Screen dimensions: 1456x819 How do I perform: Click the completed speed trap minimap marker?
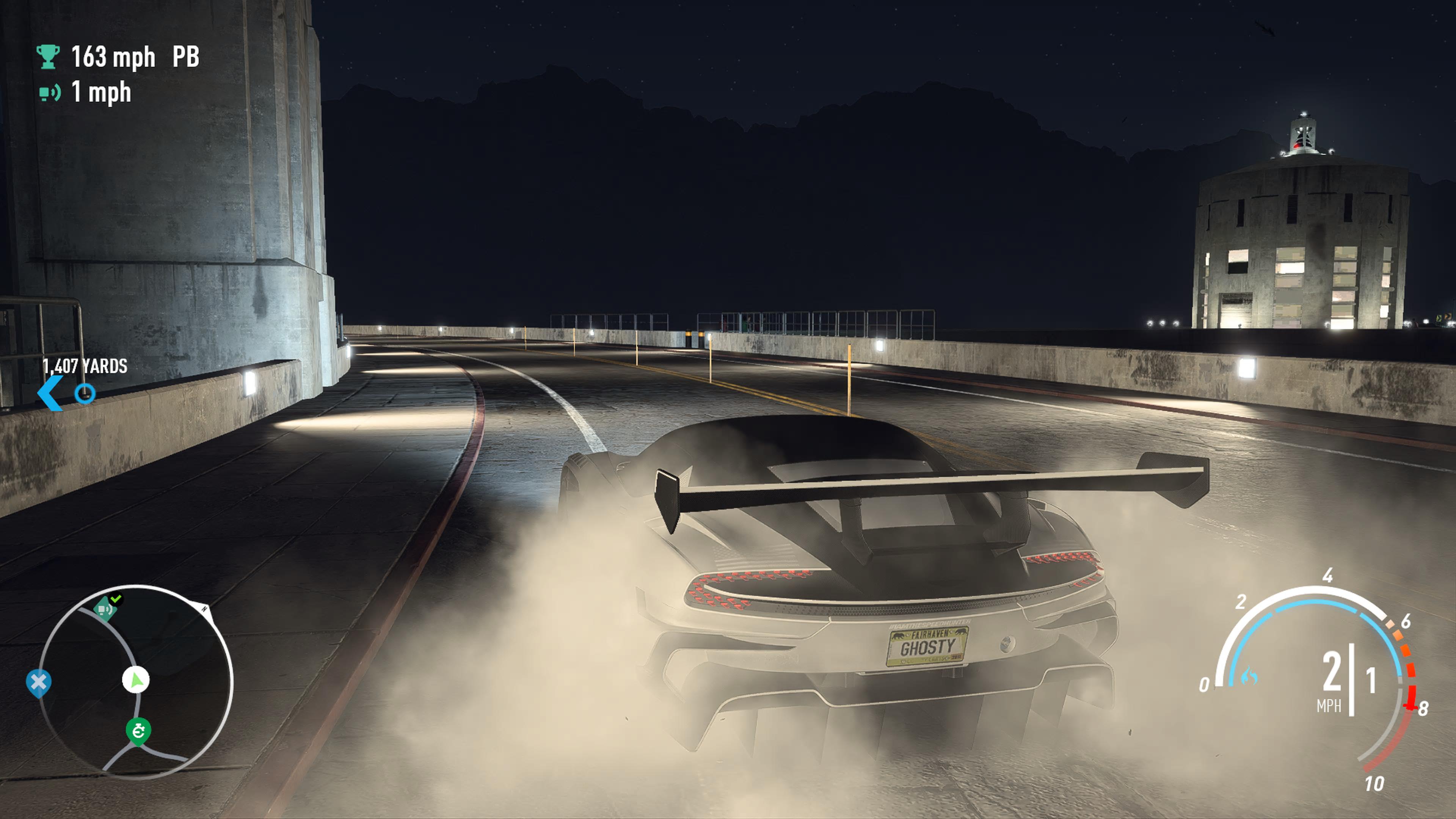[105, 608]
